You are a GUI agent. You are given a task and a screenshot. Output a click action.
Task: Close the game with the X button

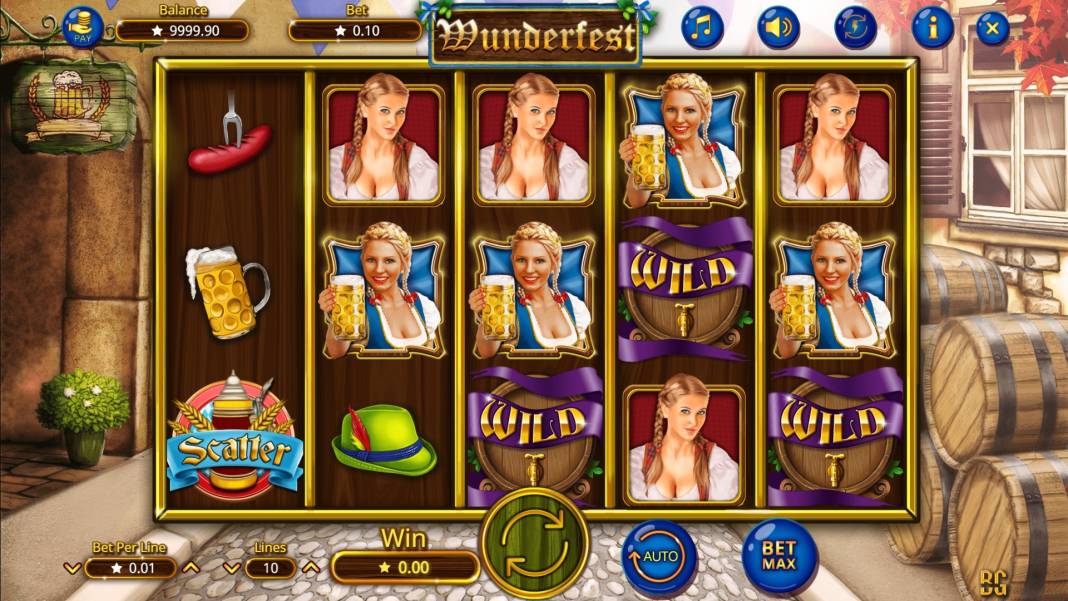click(991, 28)
